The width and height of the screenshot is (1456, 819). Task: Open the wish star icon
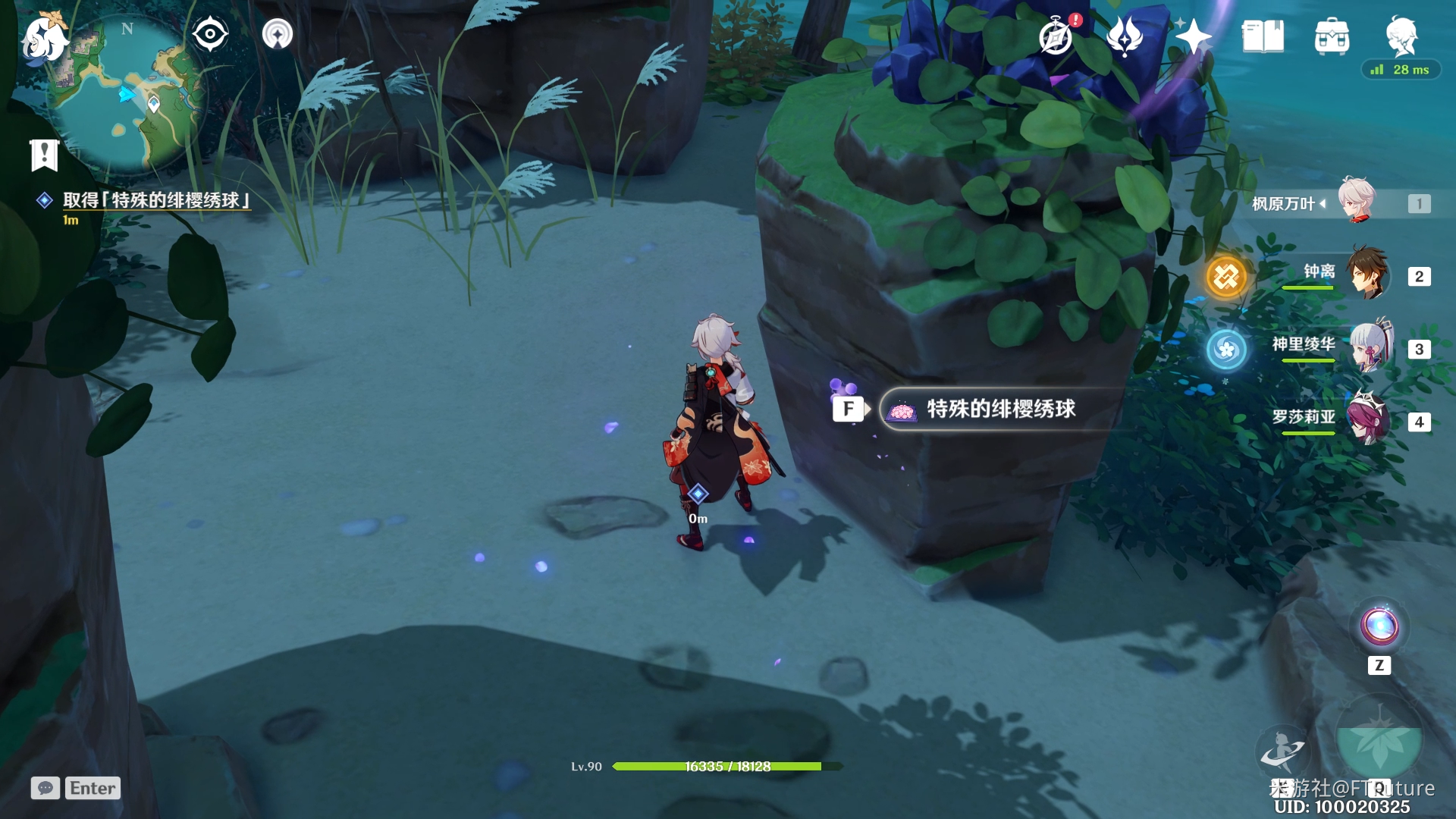(1193, 36)
